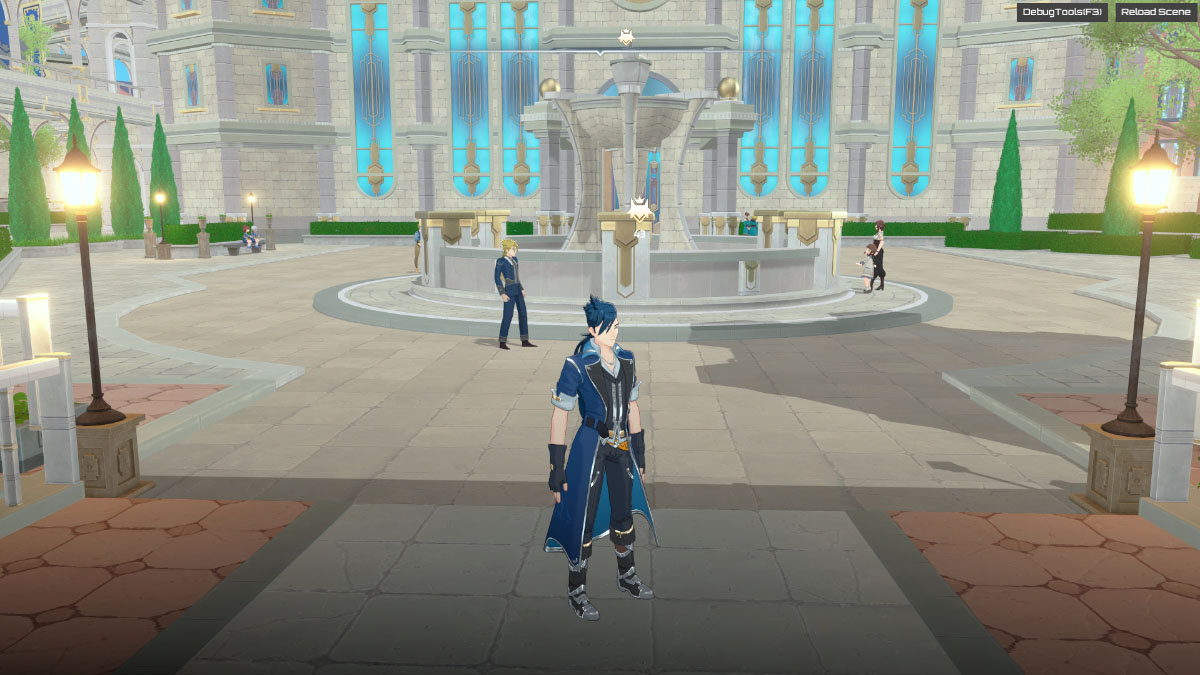Click the Reload Scene button

coord(1154,12)
